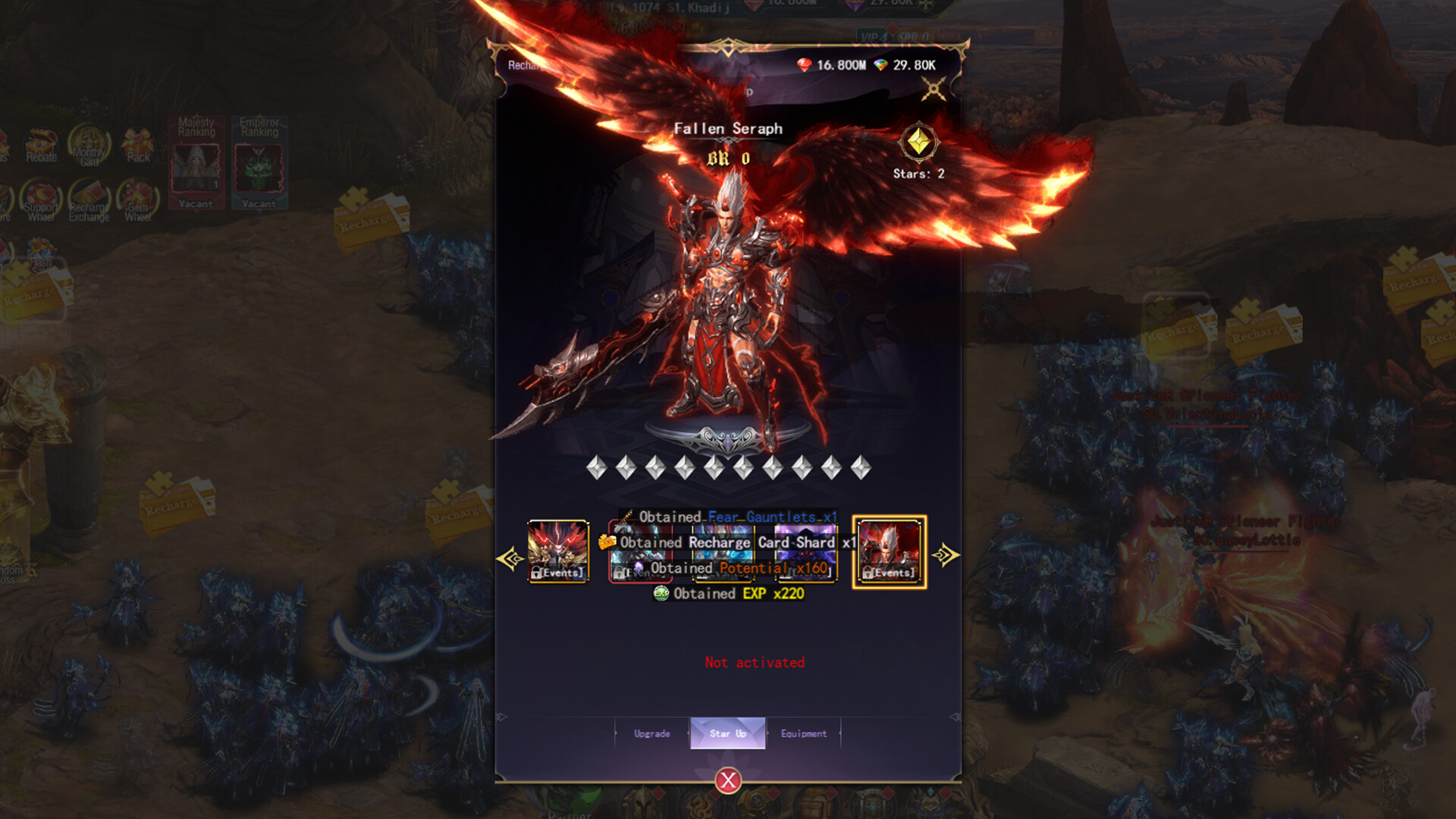Select the highlighted [Events] Fallen Seraph thumbnail
Viewport: 1456px width, 819px height.
(x=889, y=551)
